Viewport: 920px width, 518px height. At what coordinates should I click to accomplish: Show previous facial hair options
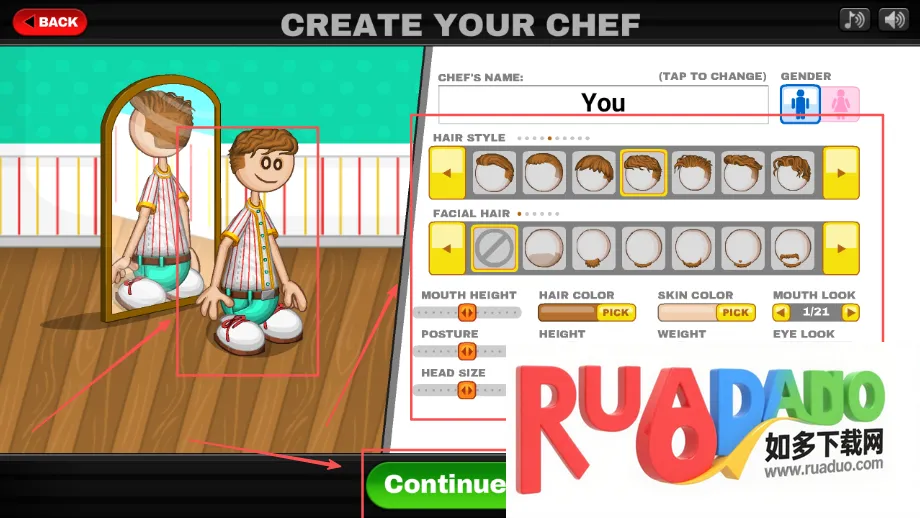446,248
